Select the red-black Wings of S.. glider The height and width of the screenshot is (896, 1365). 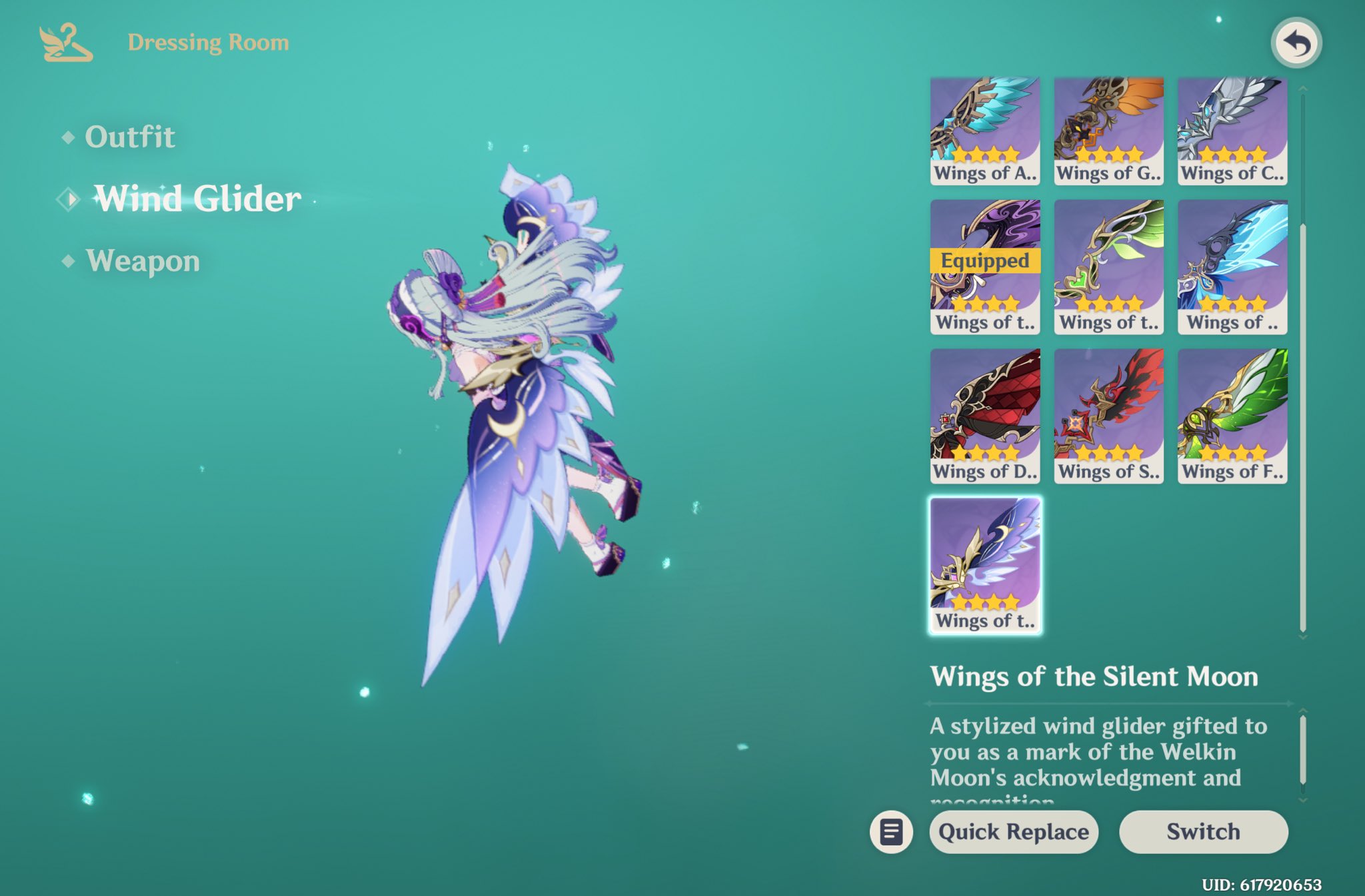point(1108,416)
